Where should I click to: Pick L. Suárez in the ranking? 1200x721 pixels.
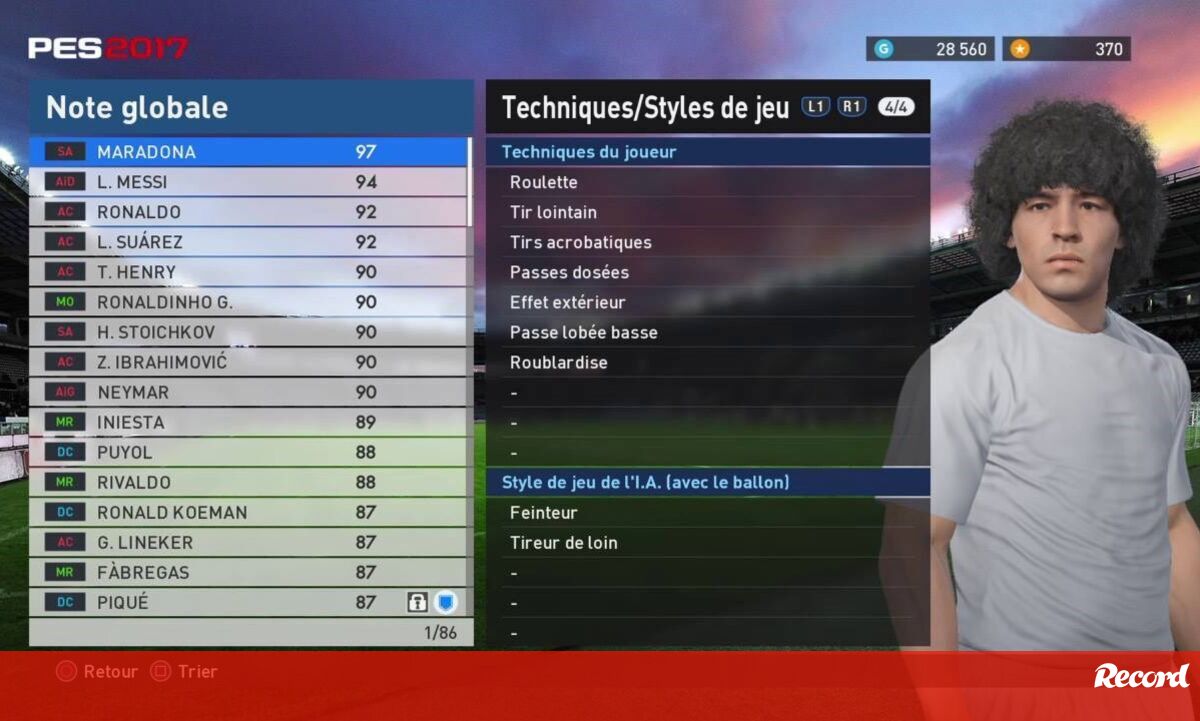click(250, 242)
